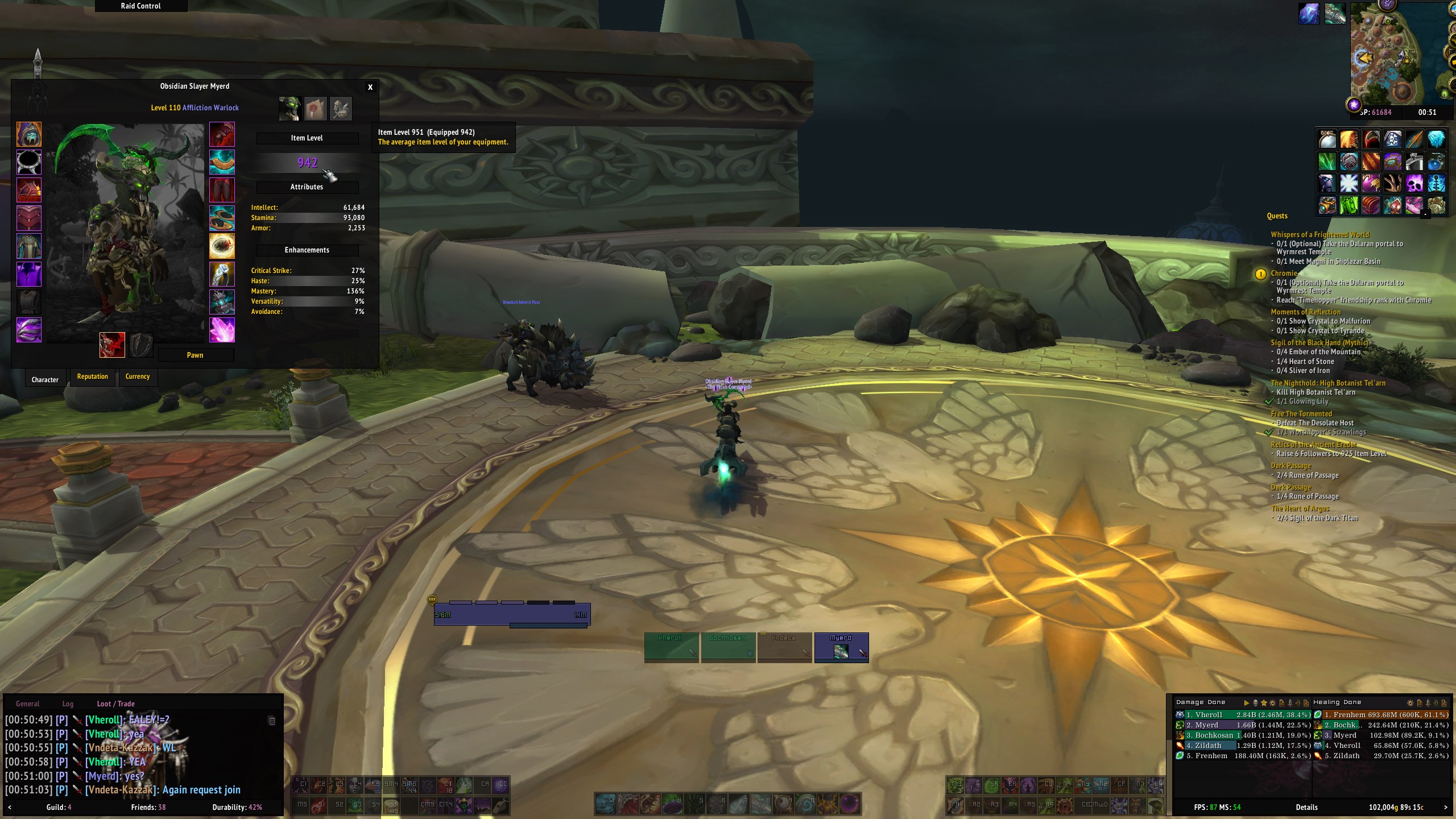
Task: Select Vheroll's row in Damage Done
Action: (1243, 715)
